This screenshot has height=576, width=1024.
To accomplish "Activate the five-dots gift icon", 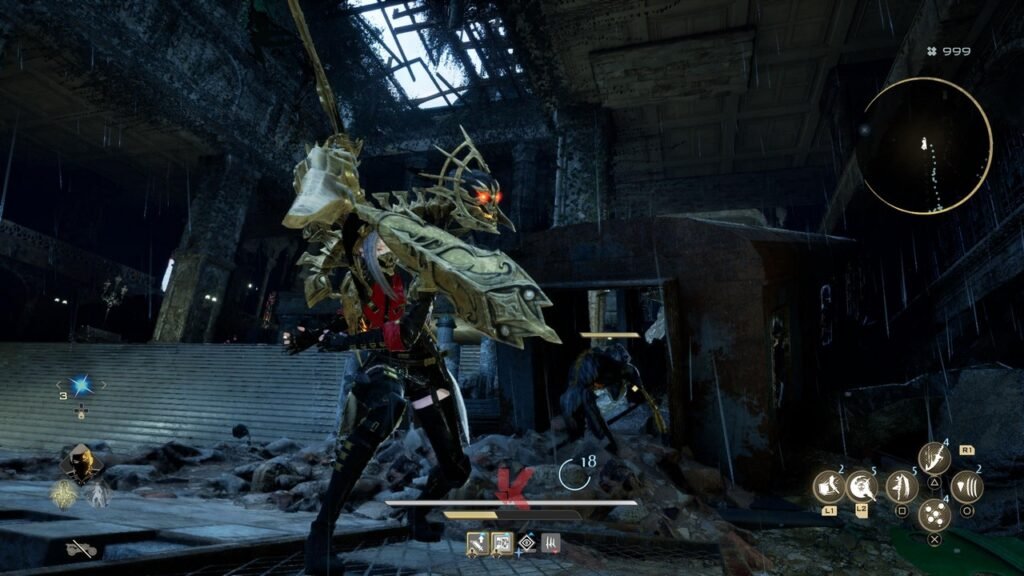I will pos(934,516).
